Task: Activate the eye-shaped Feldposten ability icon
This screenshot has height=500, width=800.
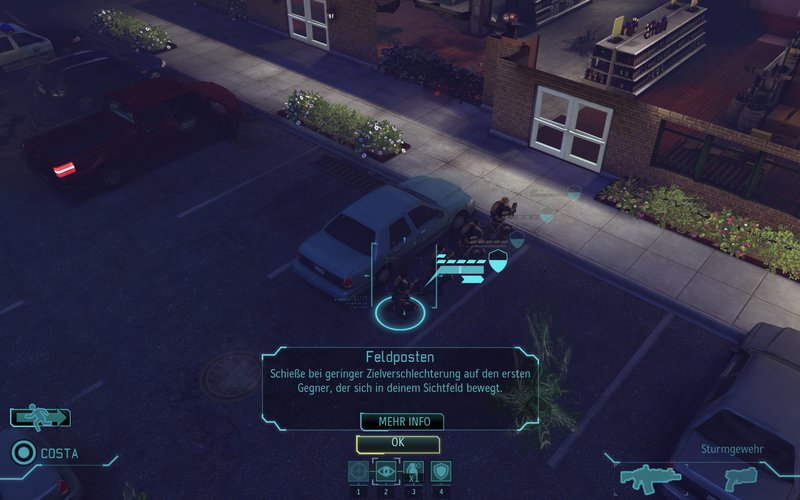Action: coord(386,471)
